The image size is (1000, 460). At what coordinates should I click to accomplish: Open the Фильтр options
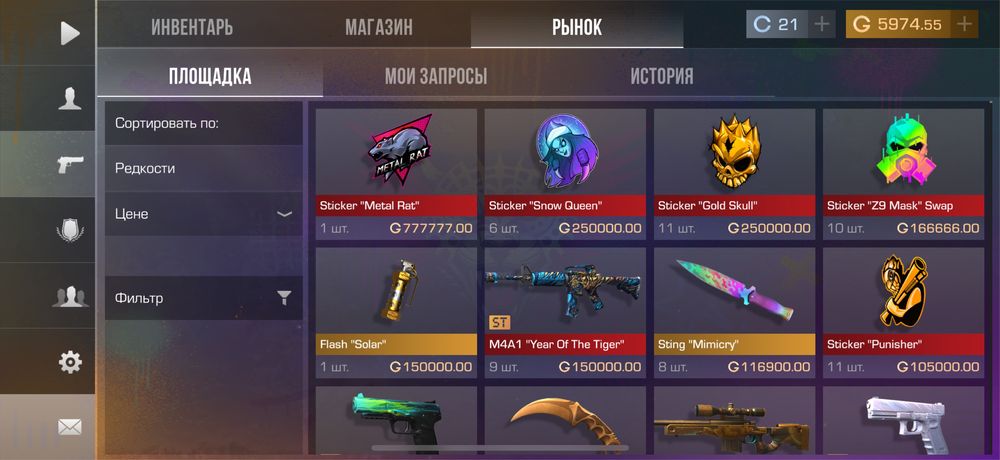pyautogui.click(x=203, y=298)
